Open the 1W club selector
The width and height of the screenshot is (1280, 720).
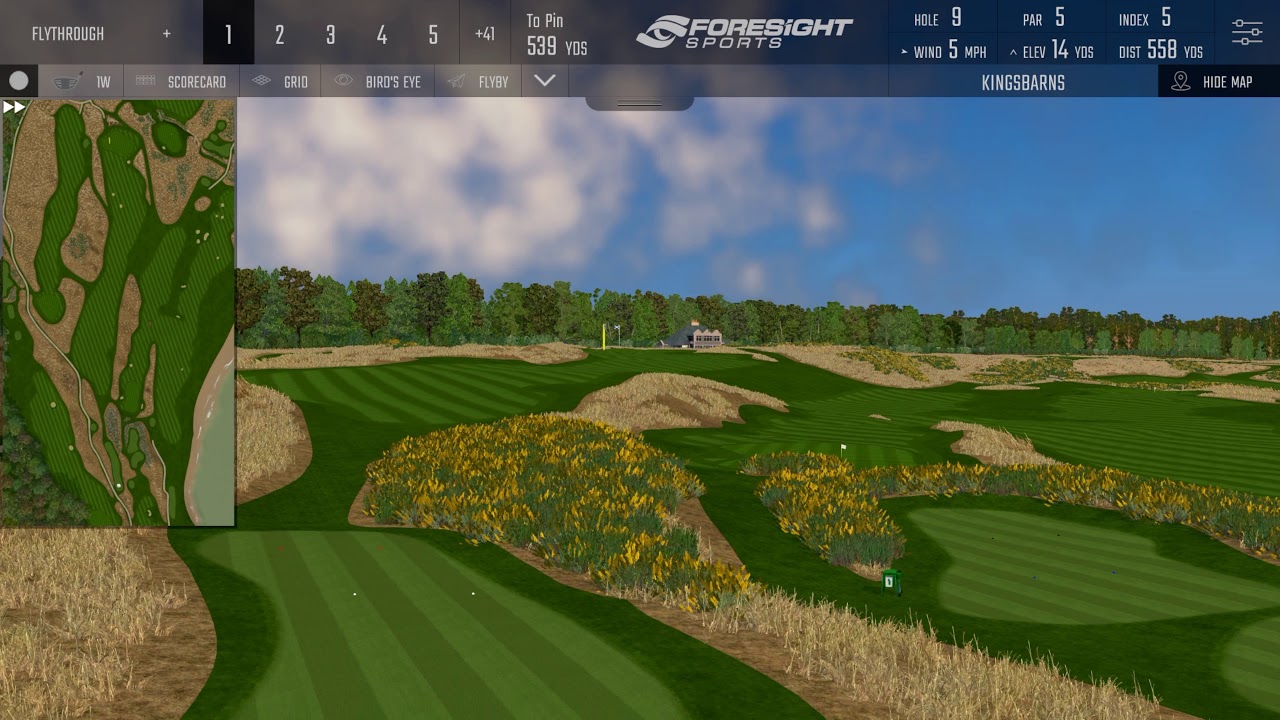81,82
